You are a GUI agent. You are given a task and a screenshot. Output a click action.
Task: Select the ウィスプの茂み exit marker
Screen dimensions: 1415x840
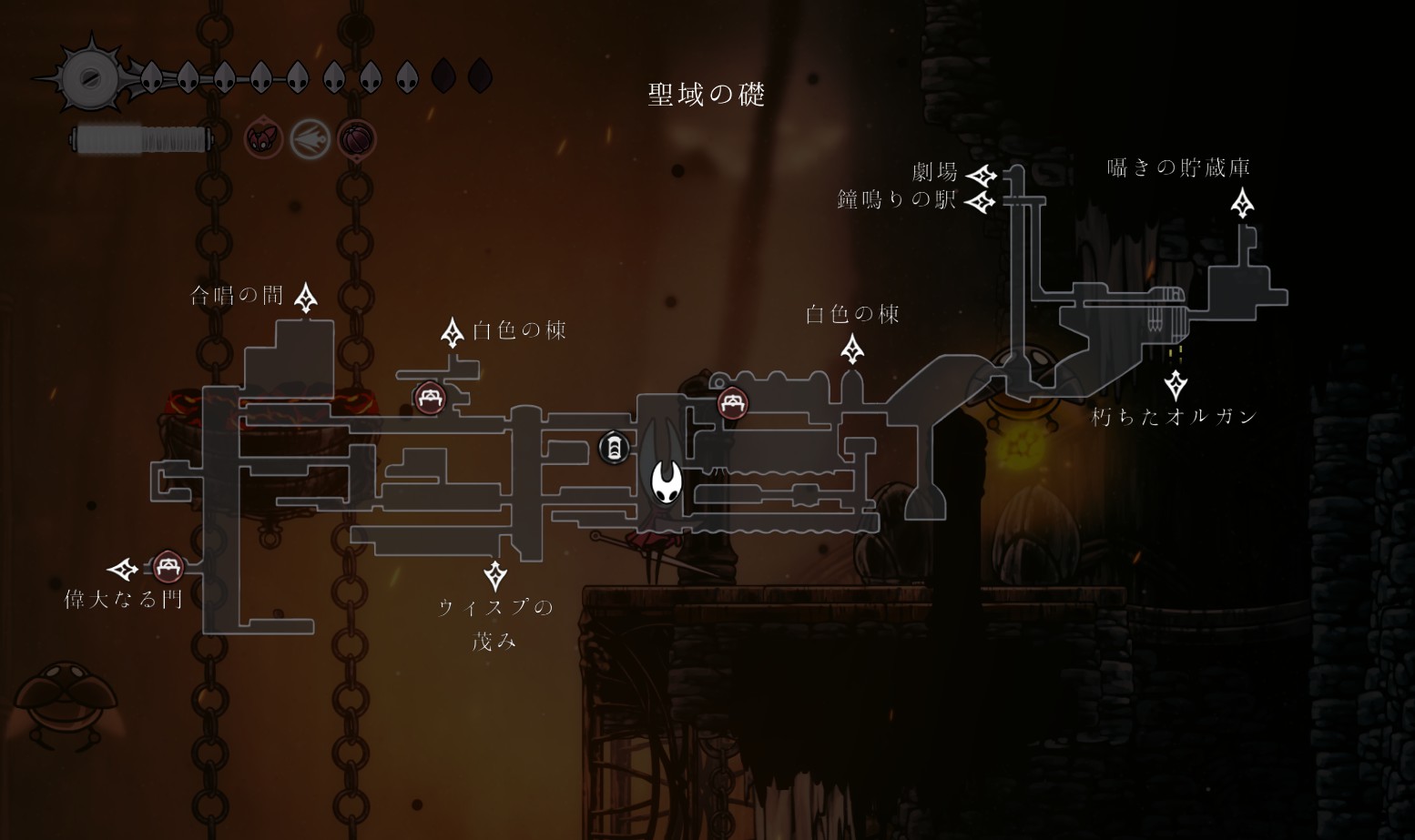click(x=495, y=575)
